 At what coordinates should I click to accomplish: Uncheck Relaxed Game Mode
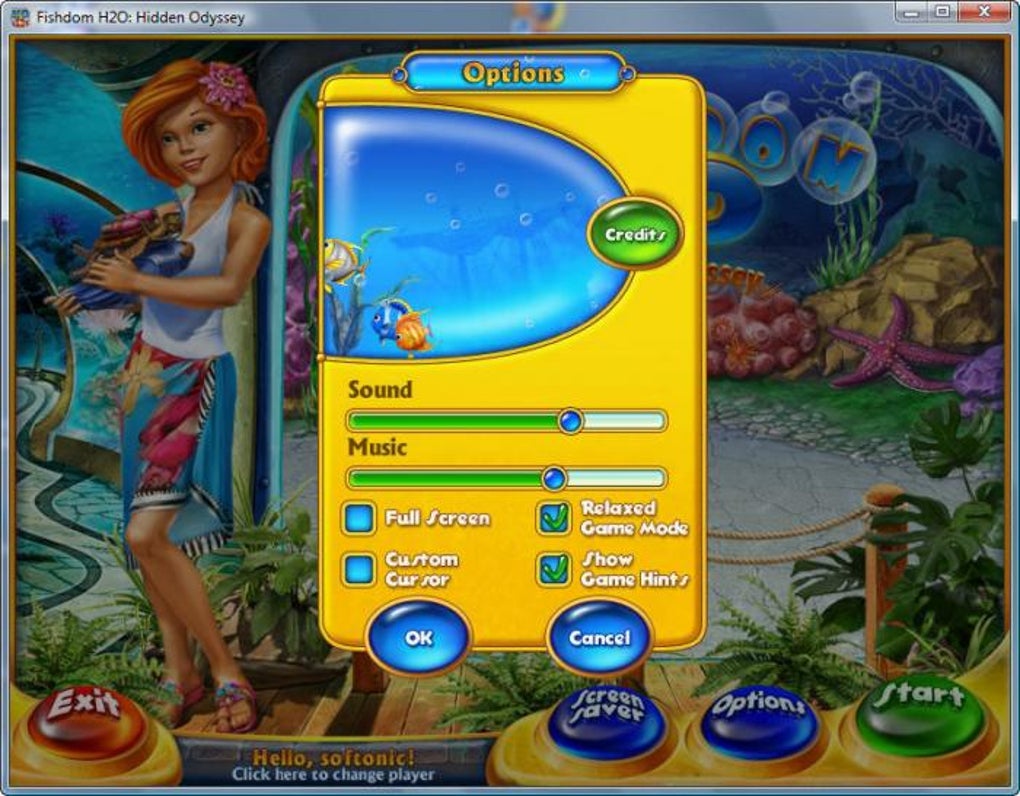pos(554,517)
